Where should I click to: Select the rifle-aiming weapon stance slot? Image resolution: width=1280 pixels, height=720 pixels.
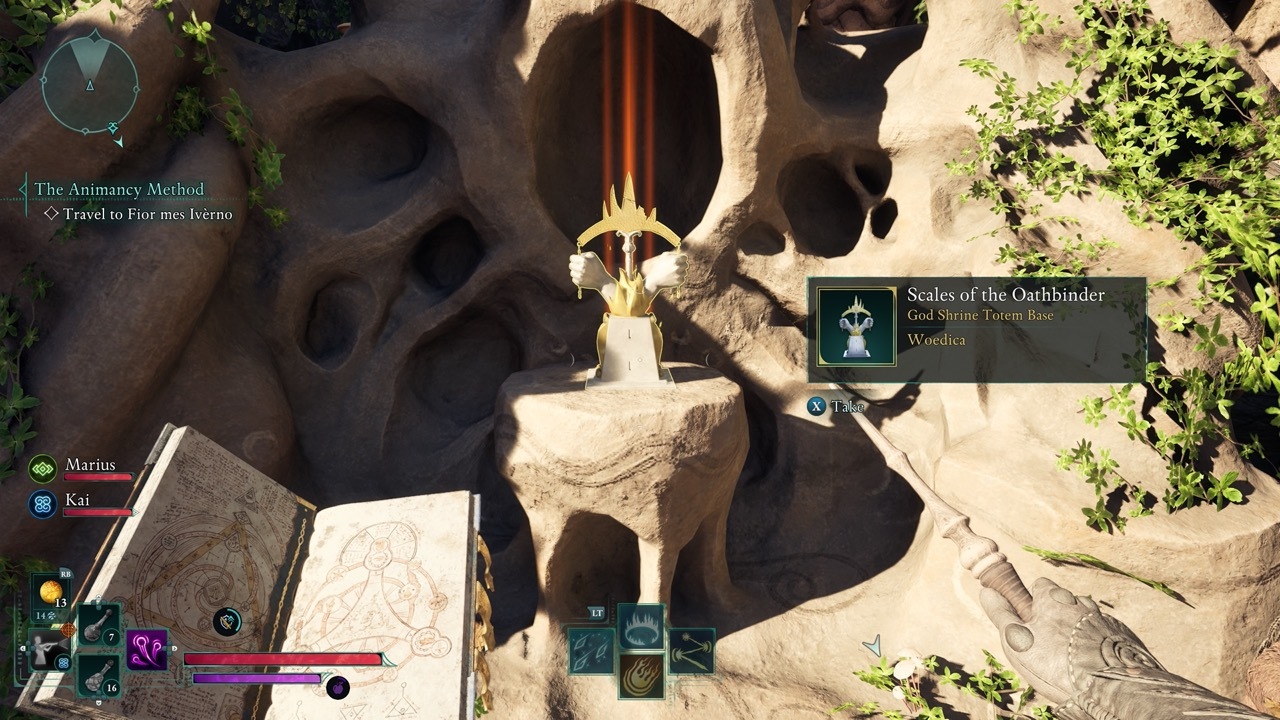(45, 651)
